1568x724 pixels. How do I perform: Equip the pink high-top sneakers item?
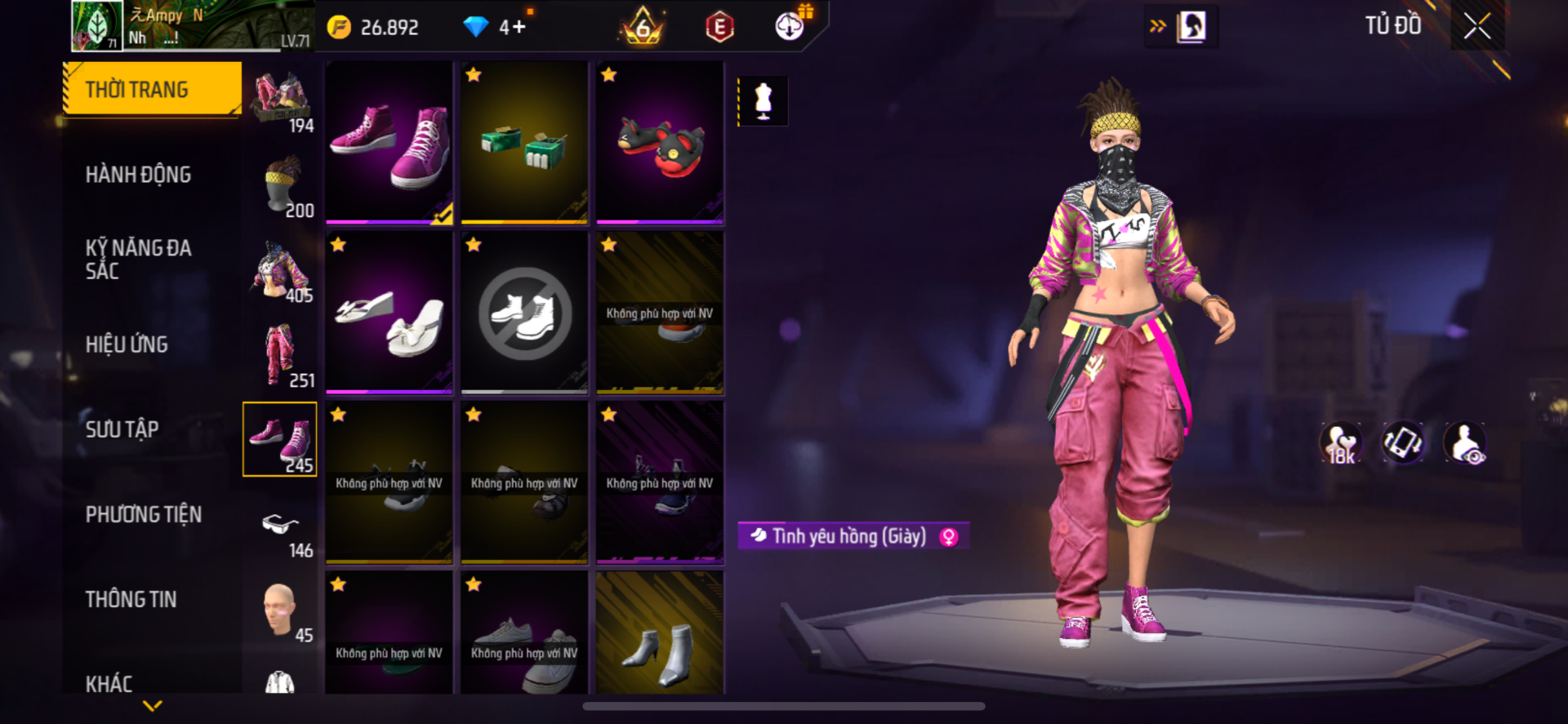(390, 142)
